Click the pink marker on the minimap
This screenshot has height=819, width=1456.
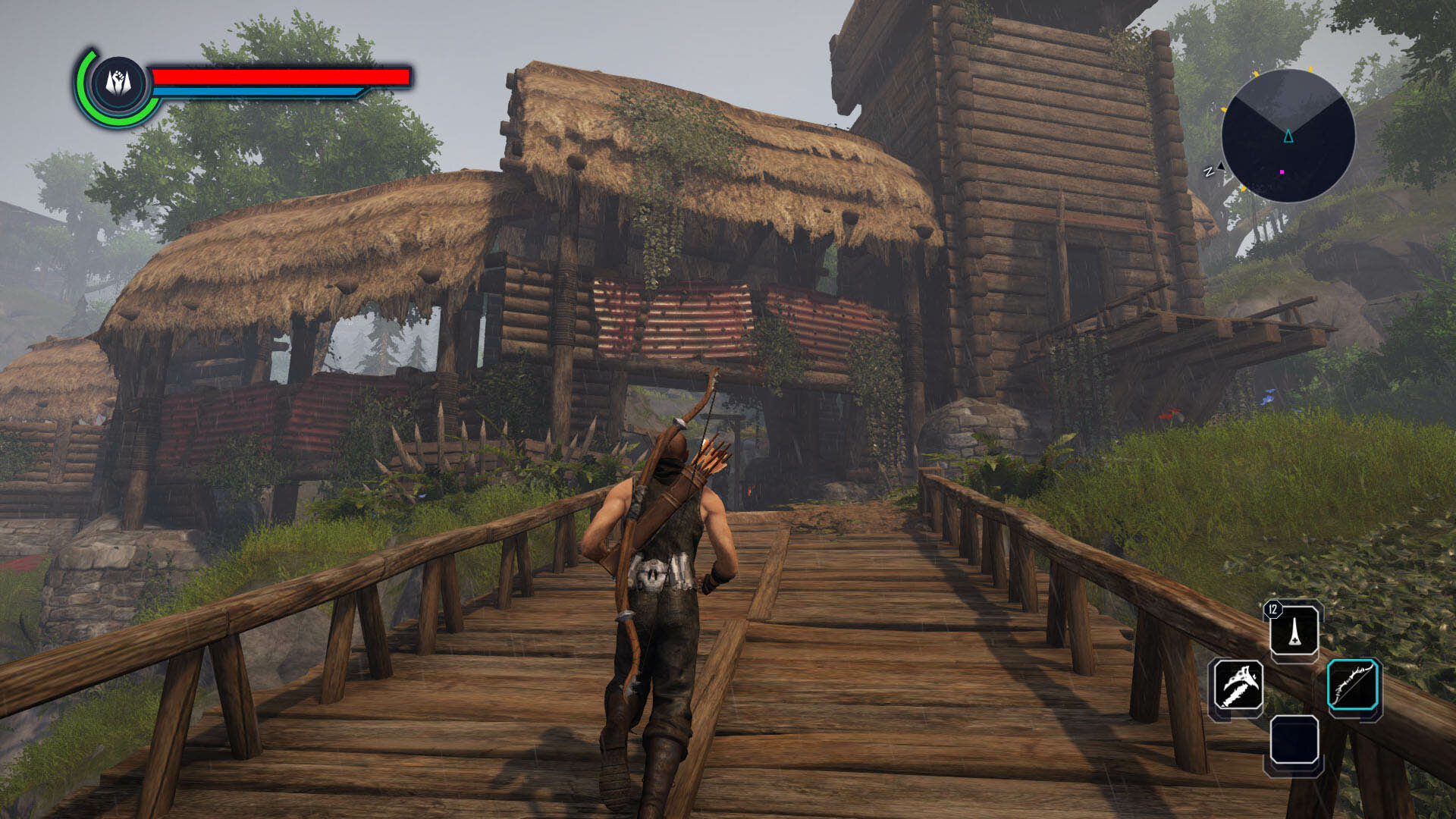pos(1282,172)
